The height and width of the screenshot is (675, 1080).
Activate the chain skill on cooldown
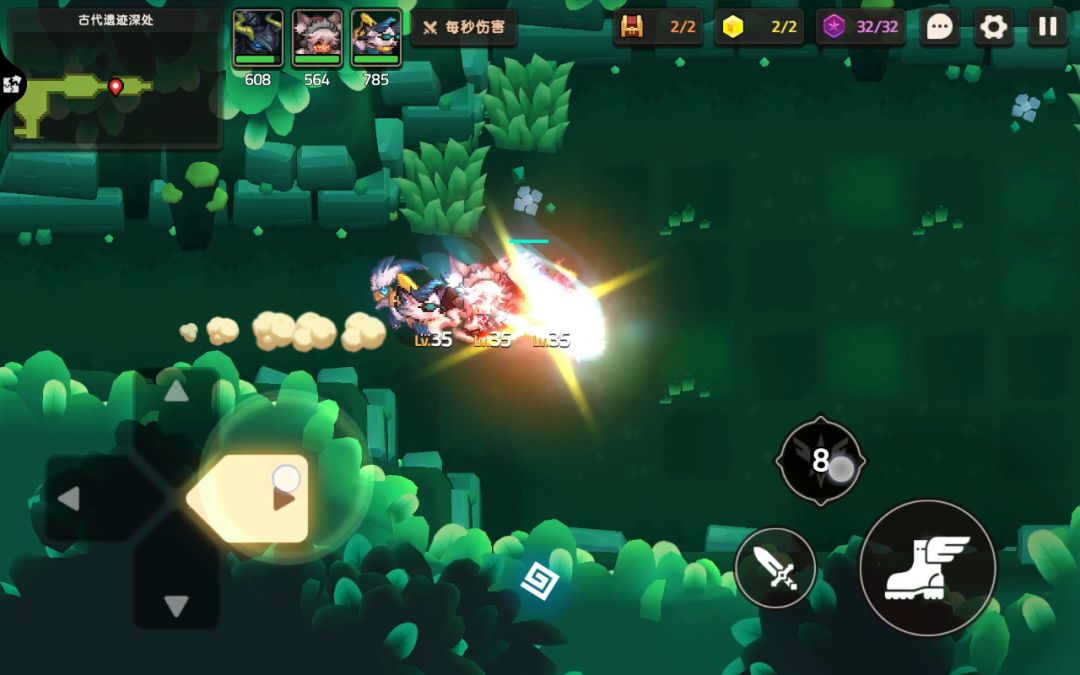tap(821, 461)
